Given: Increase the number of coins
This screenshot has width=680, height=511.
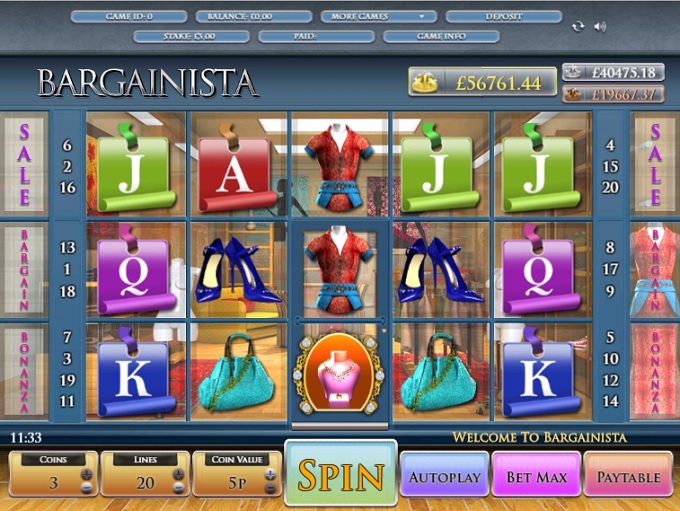Looking at the screenshot, I should click(87, 472).
